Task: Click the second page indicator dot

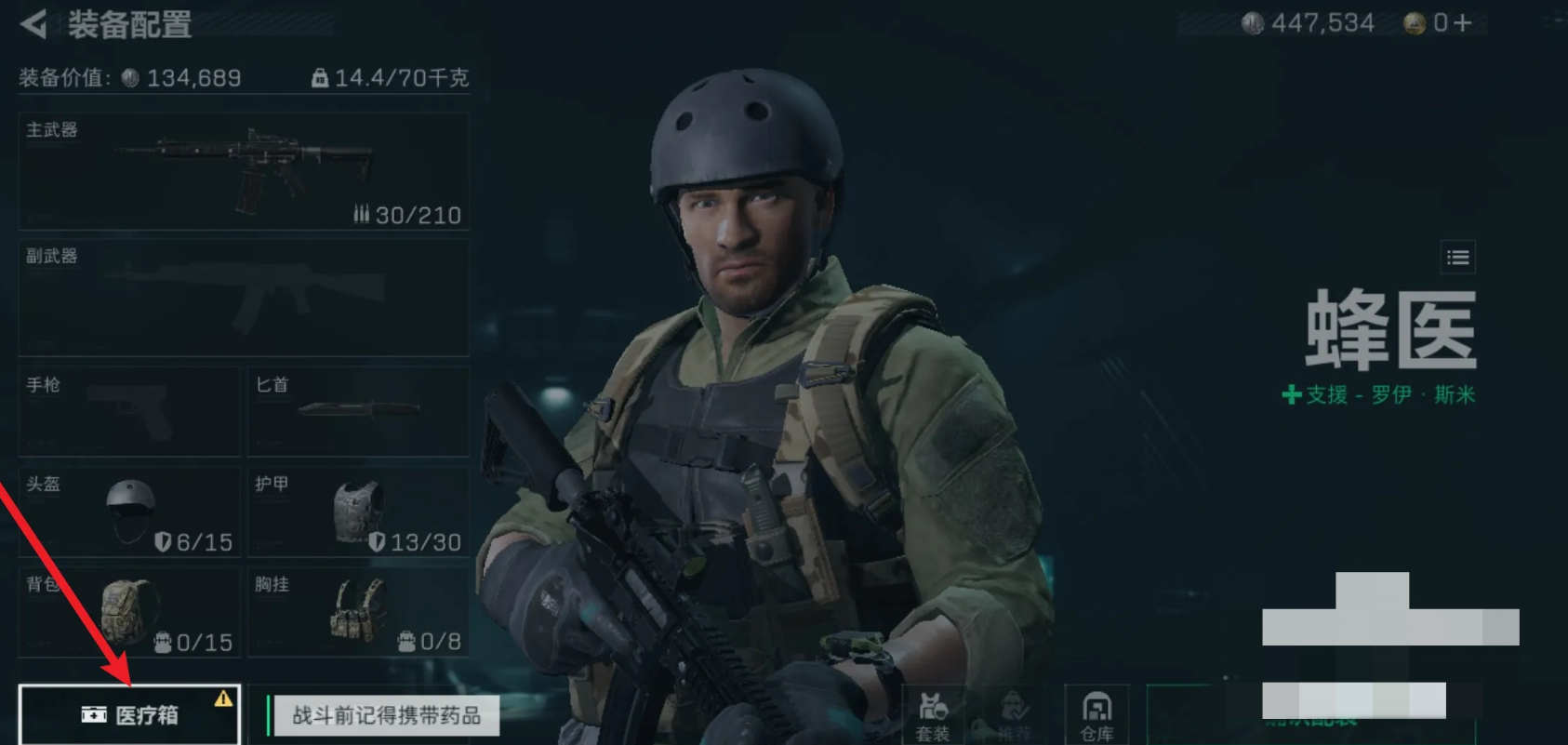Action: pyautogui.click(x=1236, y=676)
